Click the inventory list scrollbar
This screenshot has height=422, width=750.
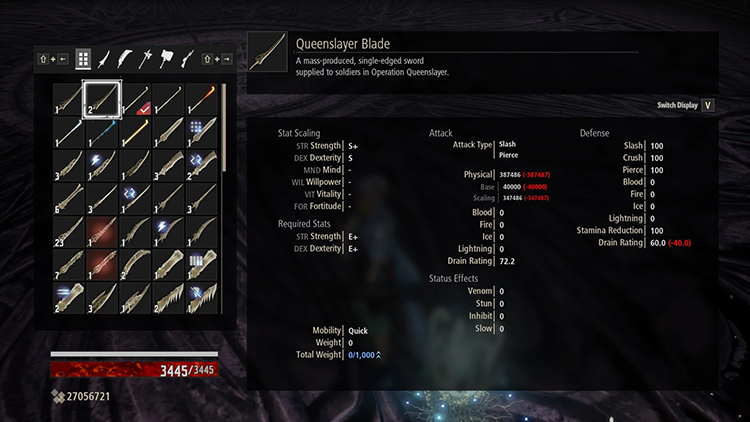tap(224, 150)
